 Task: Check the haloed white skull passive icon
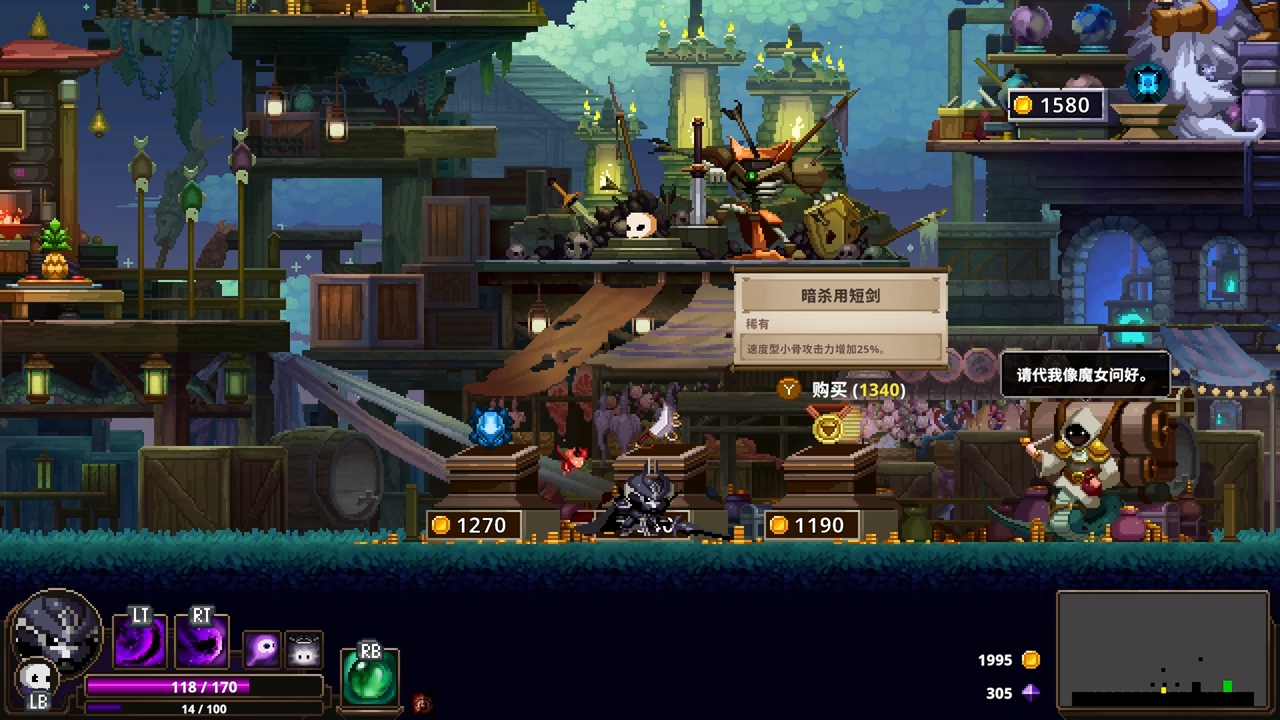pyautogui.click(x=304, y=650)
